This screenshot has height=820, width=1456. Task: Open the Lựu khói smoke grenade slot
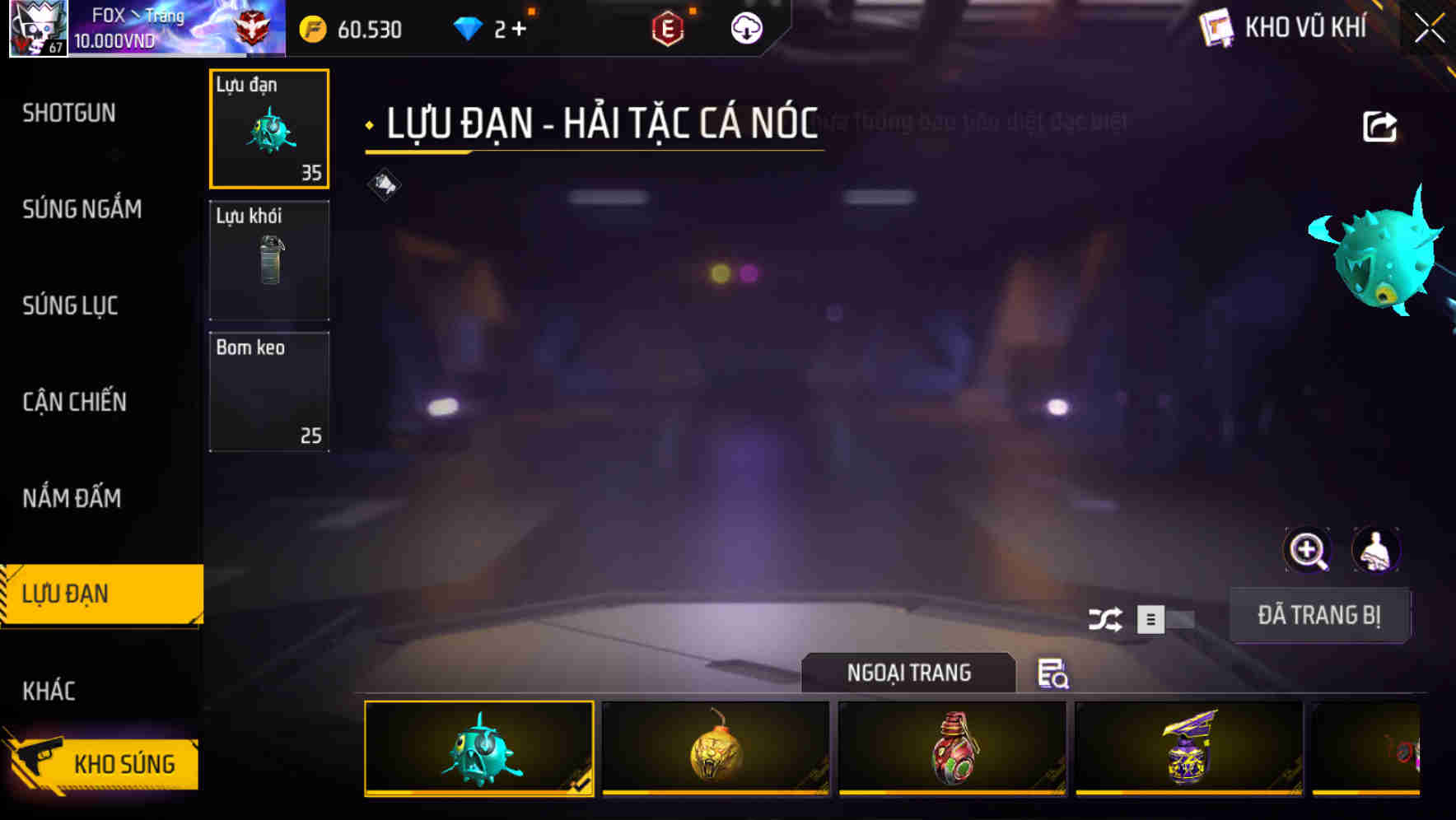pyautogui.click(x=269, y=259)
